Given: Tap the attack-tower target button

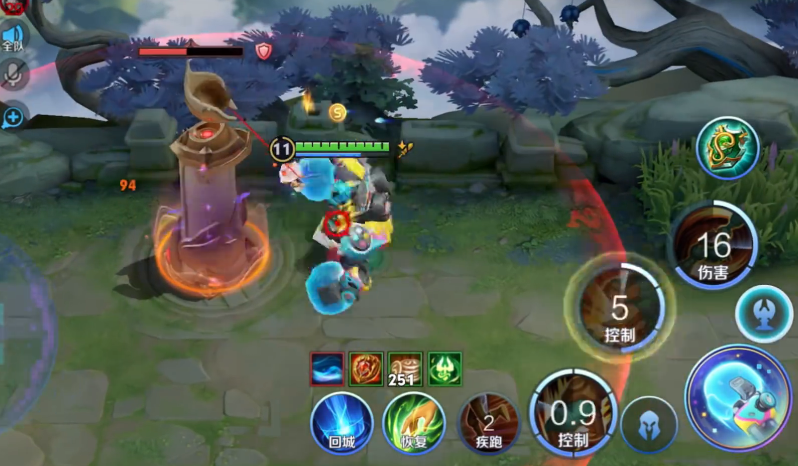Looking at the screenshot, I should click(764, 313).
